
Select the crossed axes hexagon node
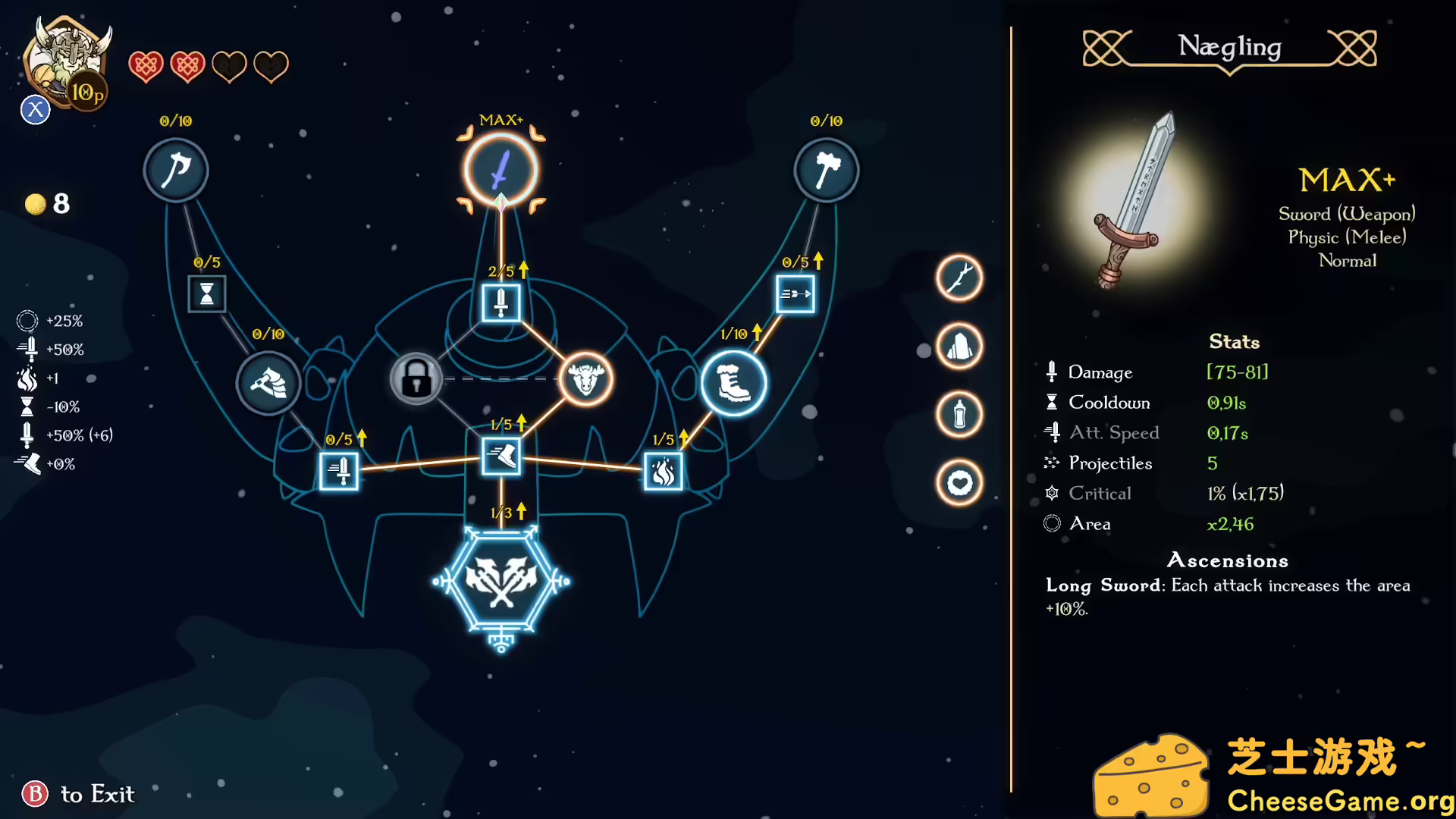[x=500, y=582]
